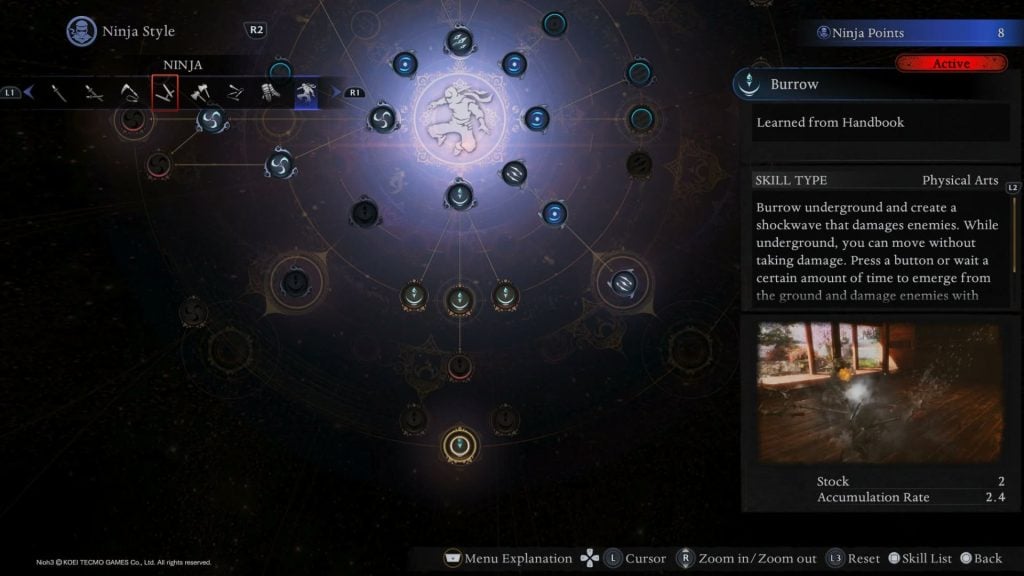1024x576 pixels.
Task: Open the Menu Explanation help
Action: [x=508, y=558]
